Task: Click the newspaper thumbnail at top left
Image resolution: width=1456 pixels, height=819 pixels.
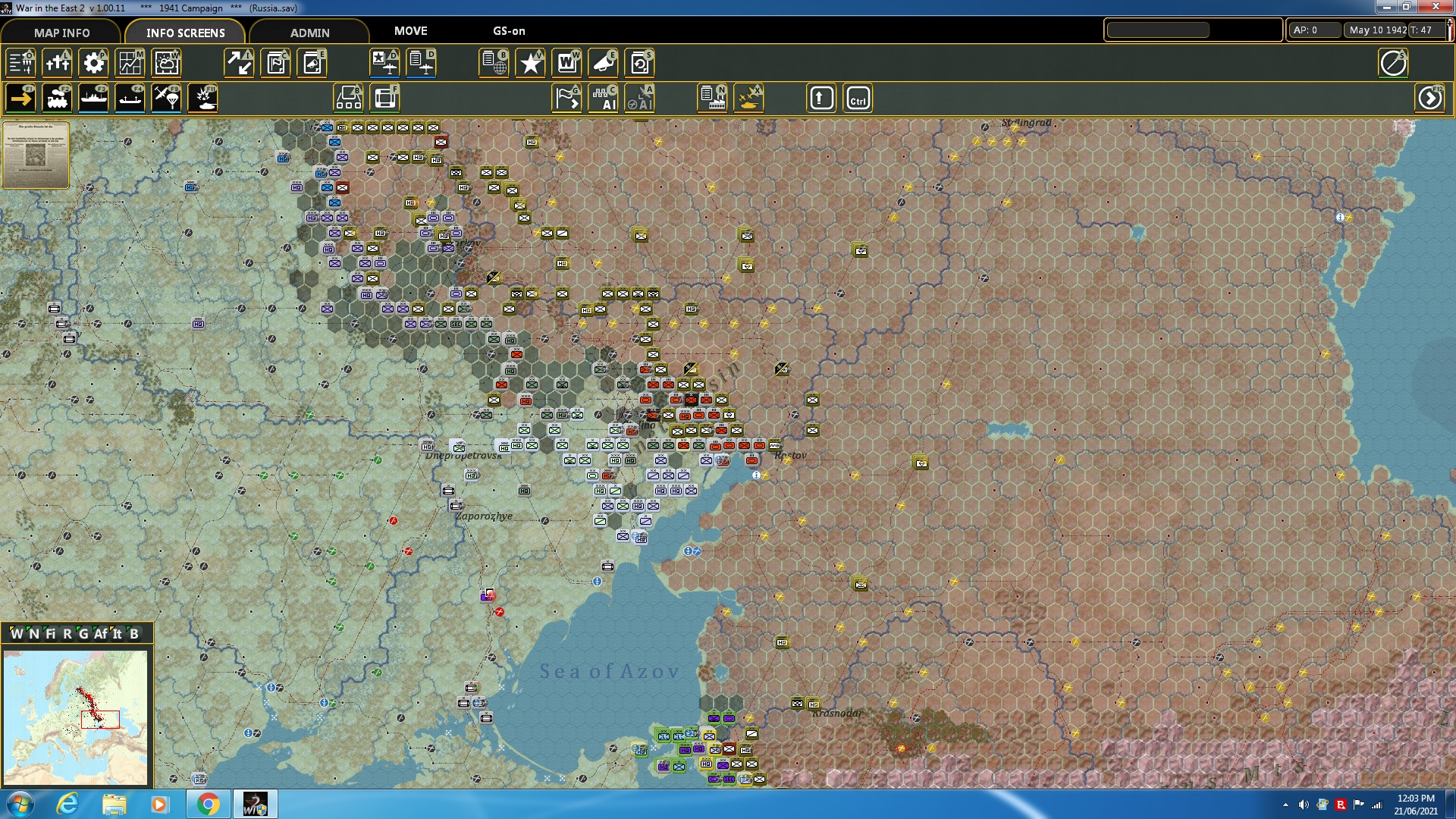Action: pyautogui.click(x=36, y=155)
